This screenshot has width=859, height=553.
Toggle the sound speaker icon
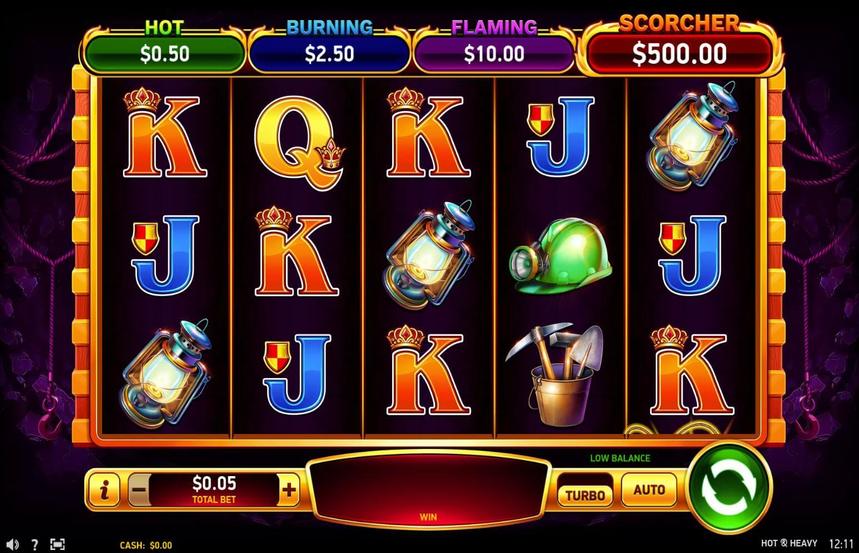pos(12,544)
